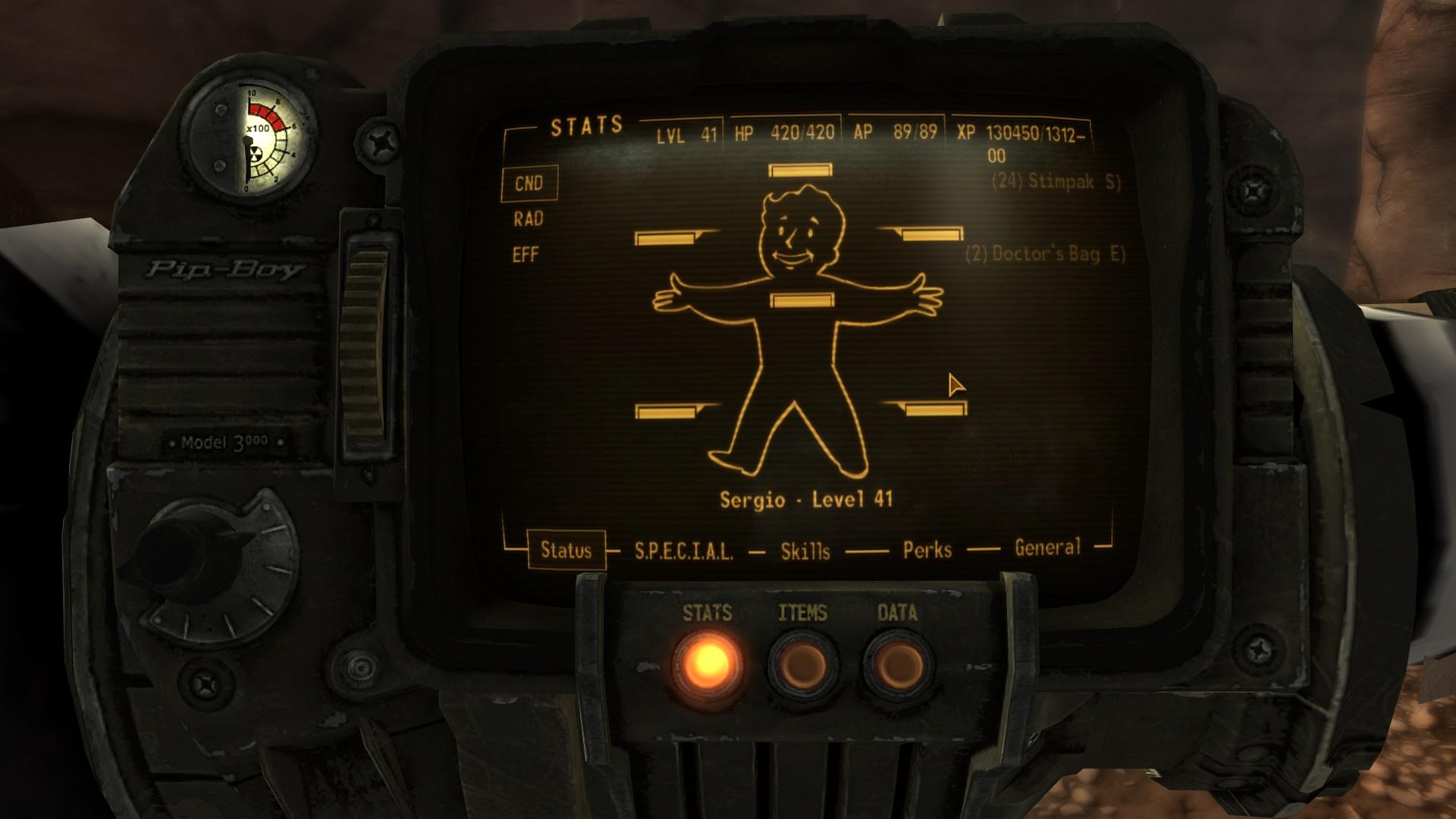Open the Skills tab
Screen dimensions: 1456x819
[x=805, y=551]
